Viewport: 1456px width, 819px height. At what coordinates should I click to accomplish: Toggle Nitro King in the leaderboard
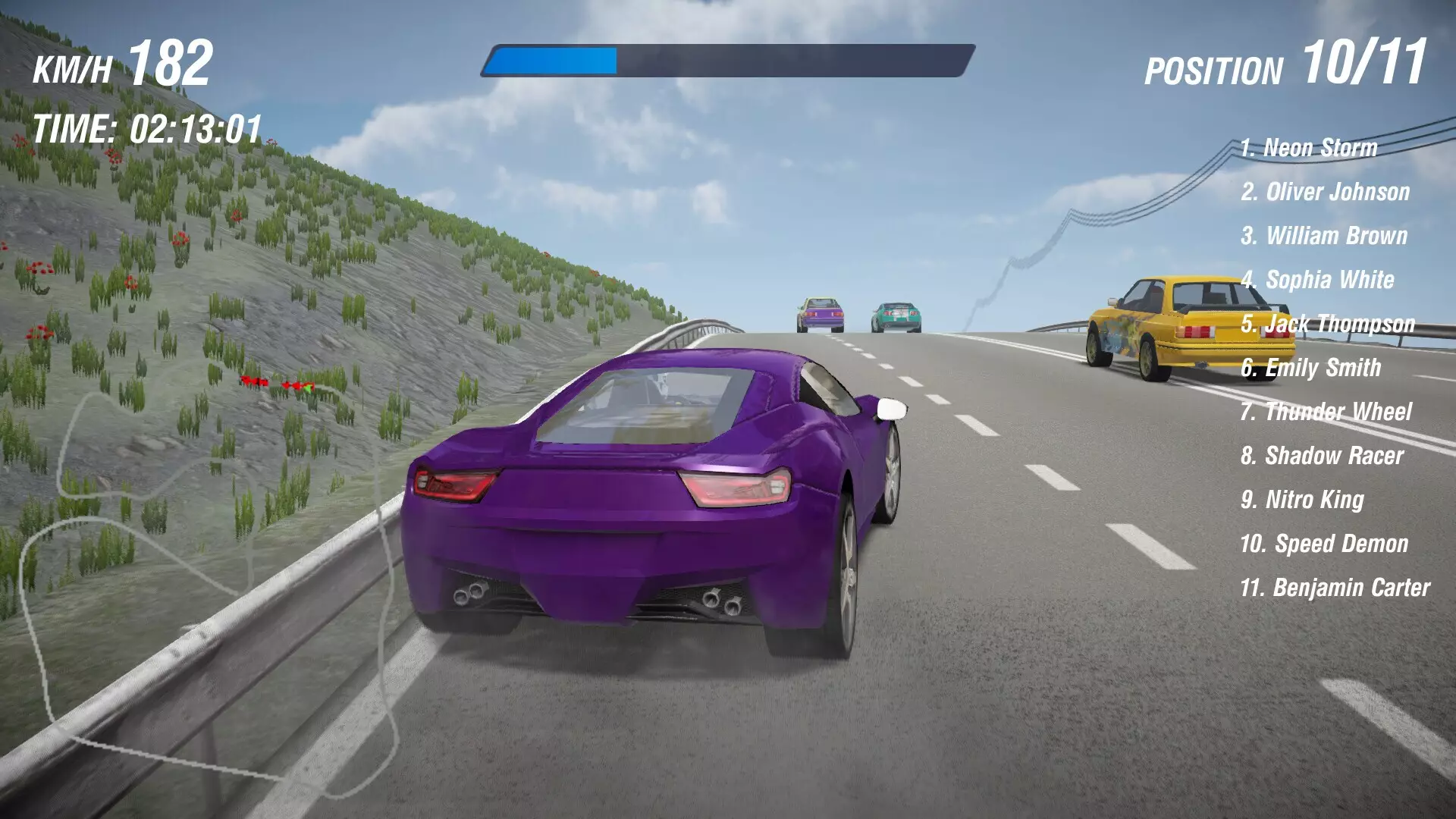pyautogui.click(x=1303, y=498)
